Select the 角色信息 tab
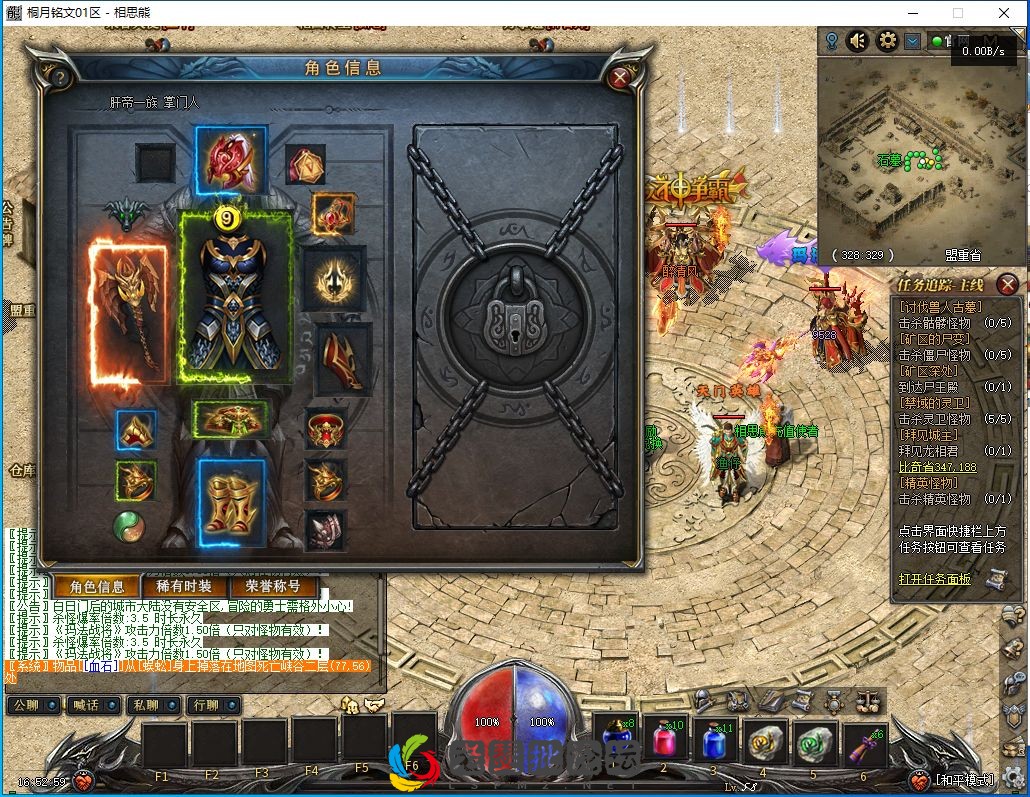 pyautogui.click(x=97, y=587)
